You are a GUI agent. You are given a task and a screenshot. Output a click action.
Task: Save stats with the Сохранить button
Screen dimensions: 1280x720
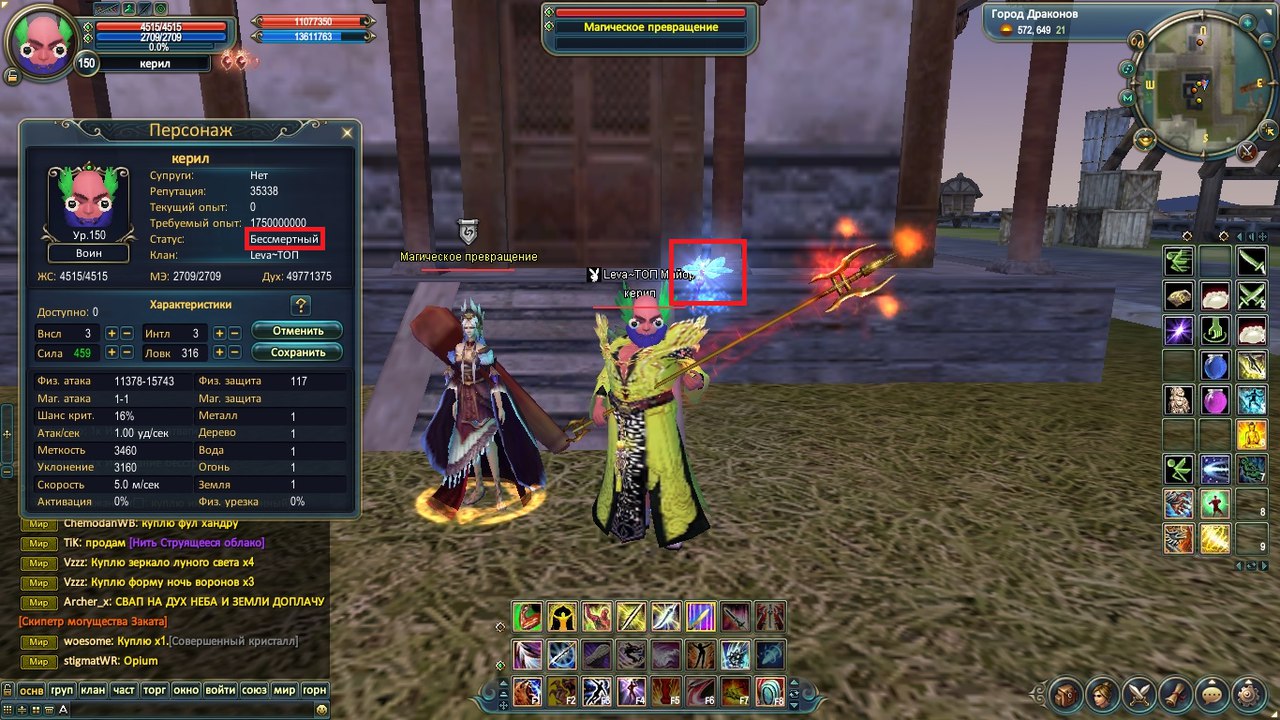(297, 352)
